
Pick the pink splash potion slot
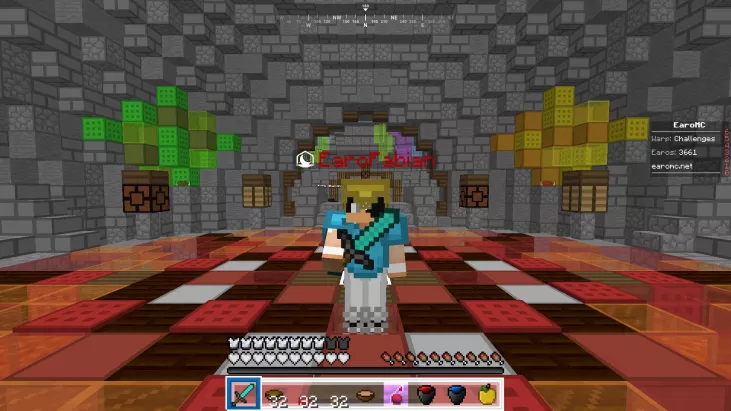pos(395,394)
